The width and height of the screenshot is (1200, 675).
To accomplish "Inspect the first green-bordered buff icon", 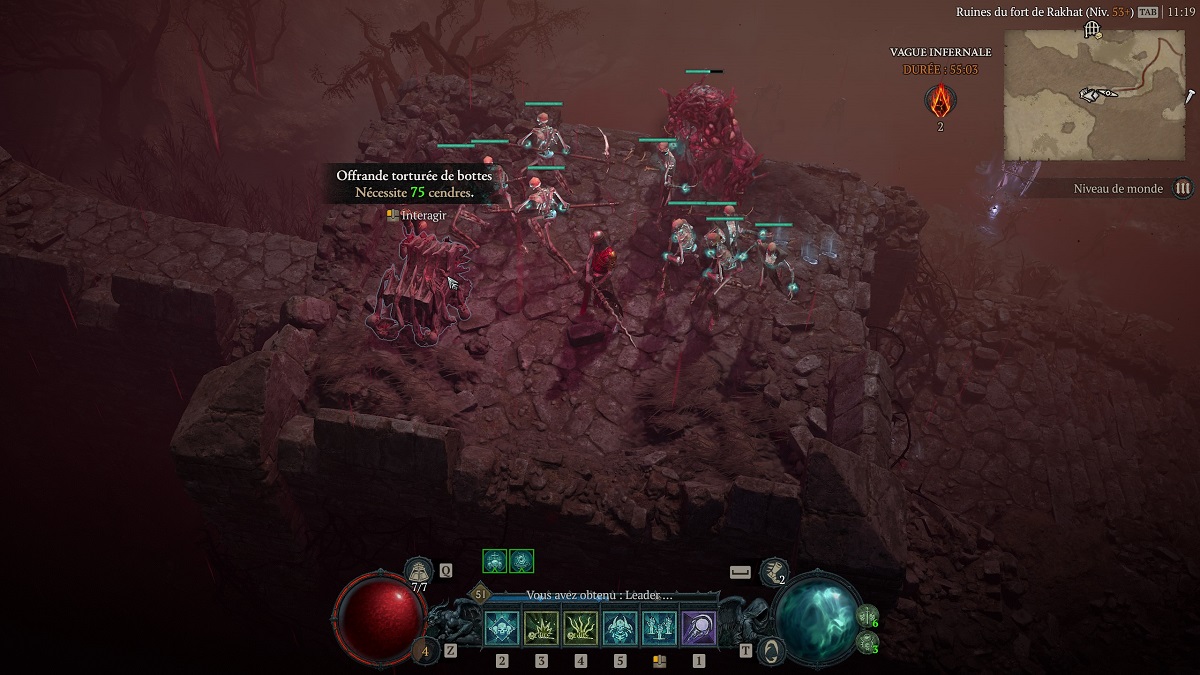I will coord(495,561).
